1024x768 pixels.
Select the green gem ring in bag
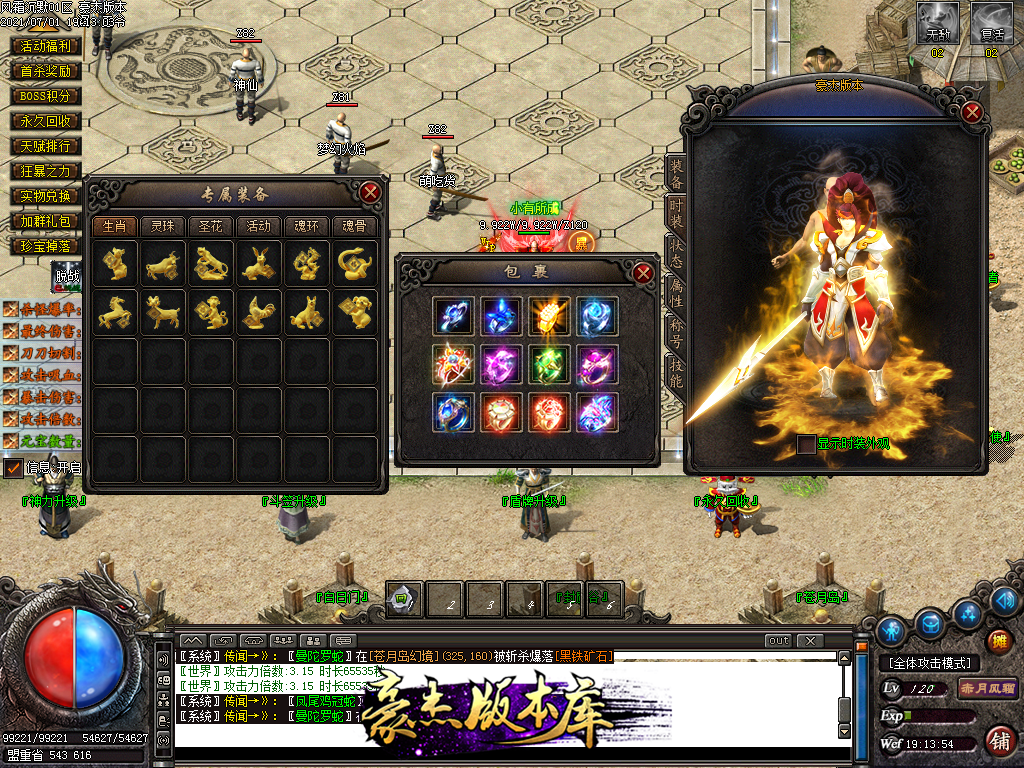click(549, 364)
